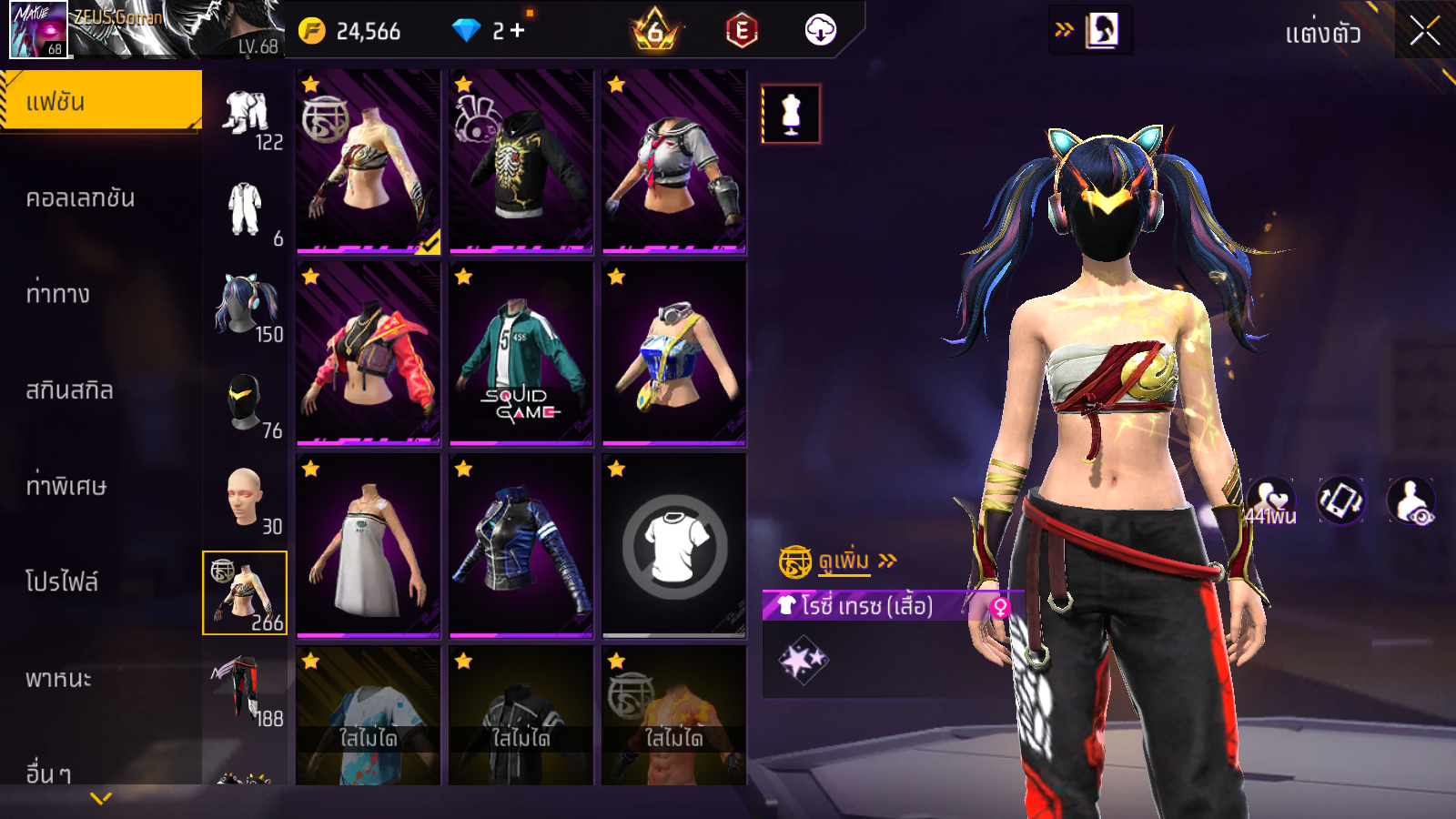Add diamonds with the plus button

[x=518, y=31]
